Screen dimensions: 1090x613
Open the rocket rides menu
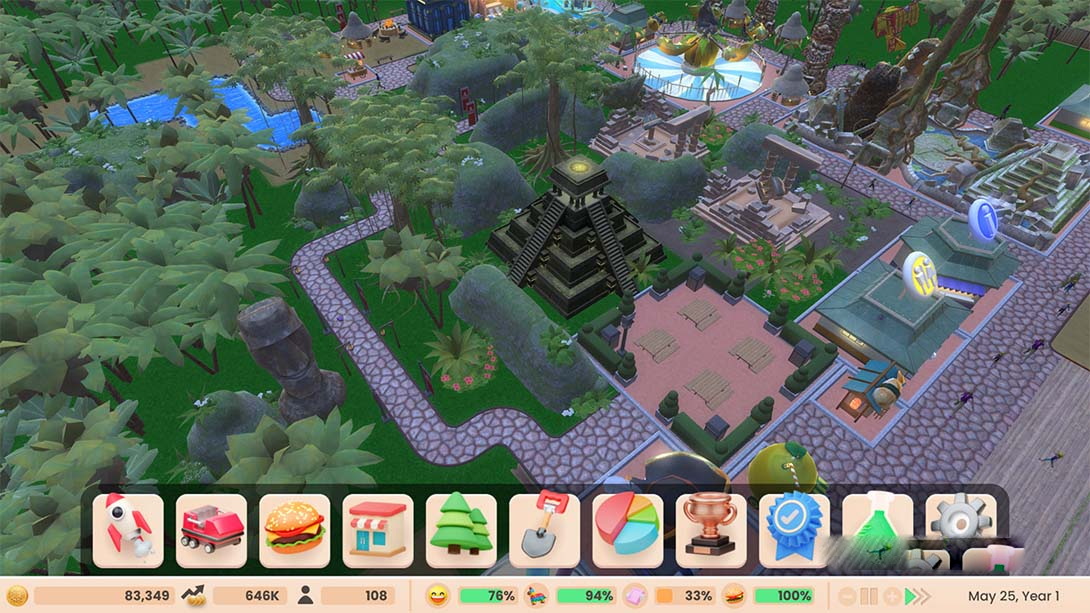(x=128, y=530)
